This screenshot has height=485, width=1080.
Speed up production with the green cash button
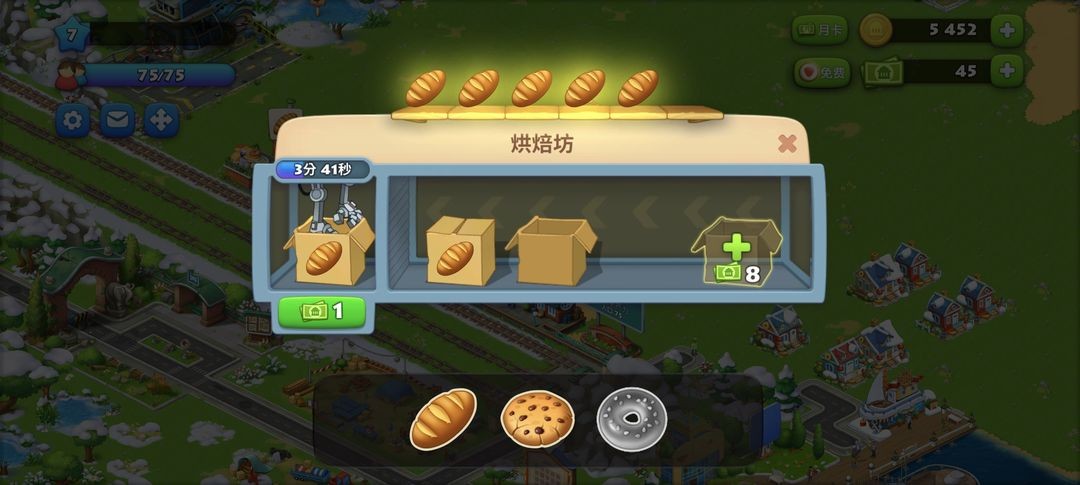click(322, 311)
